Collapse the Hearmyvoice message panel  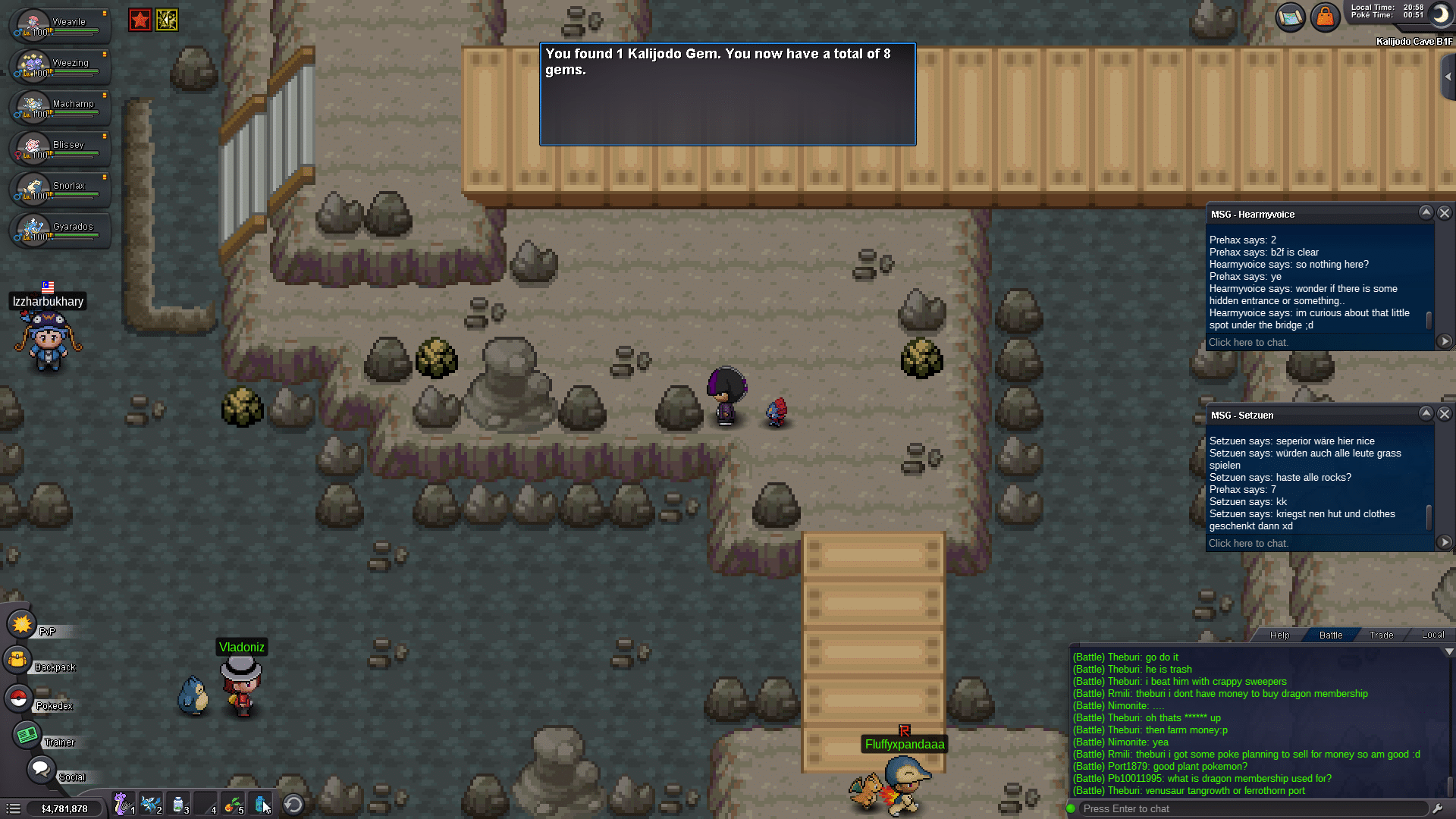click(x=1426, y=213)
